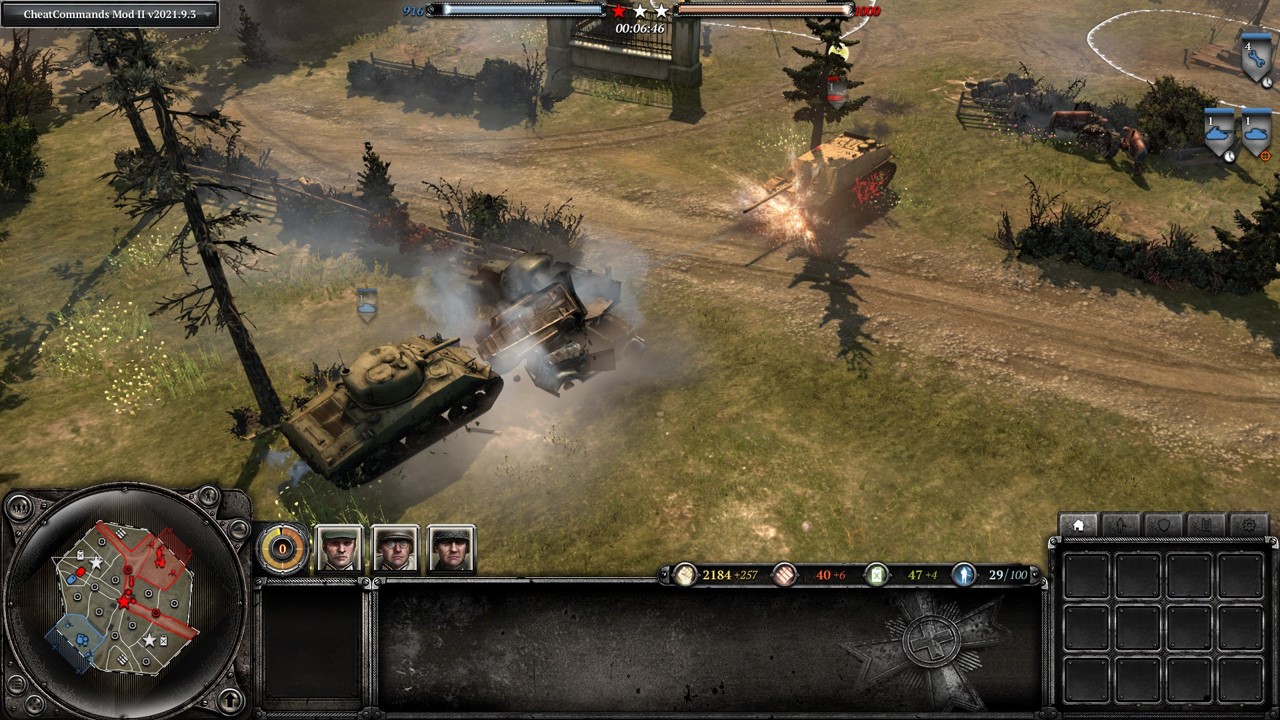Select the commander portrait wearing a green cap
The width and height of the screenshot is (1280, 720).
click(339, 548)
